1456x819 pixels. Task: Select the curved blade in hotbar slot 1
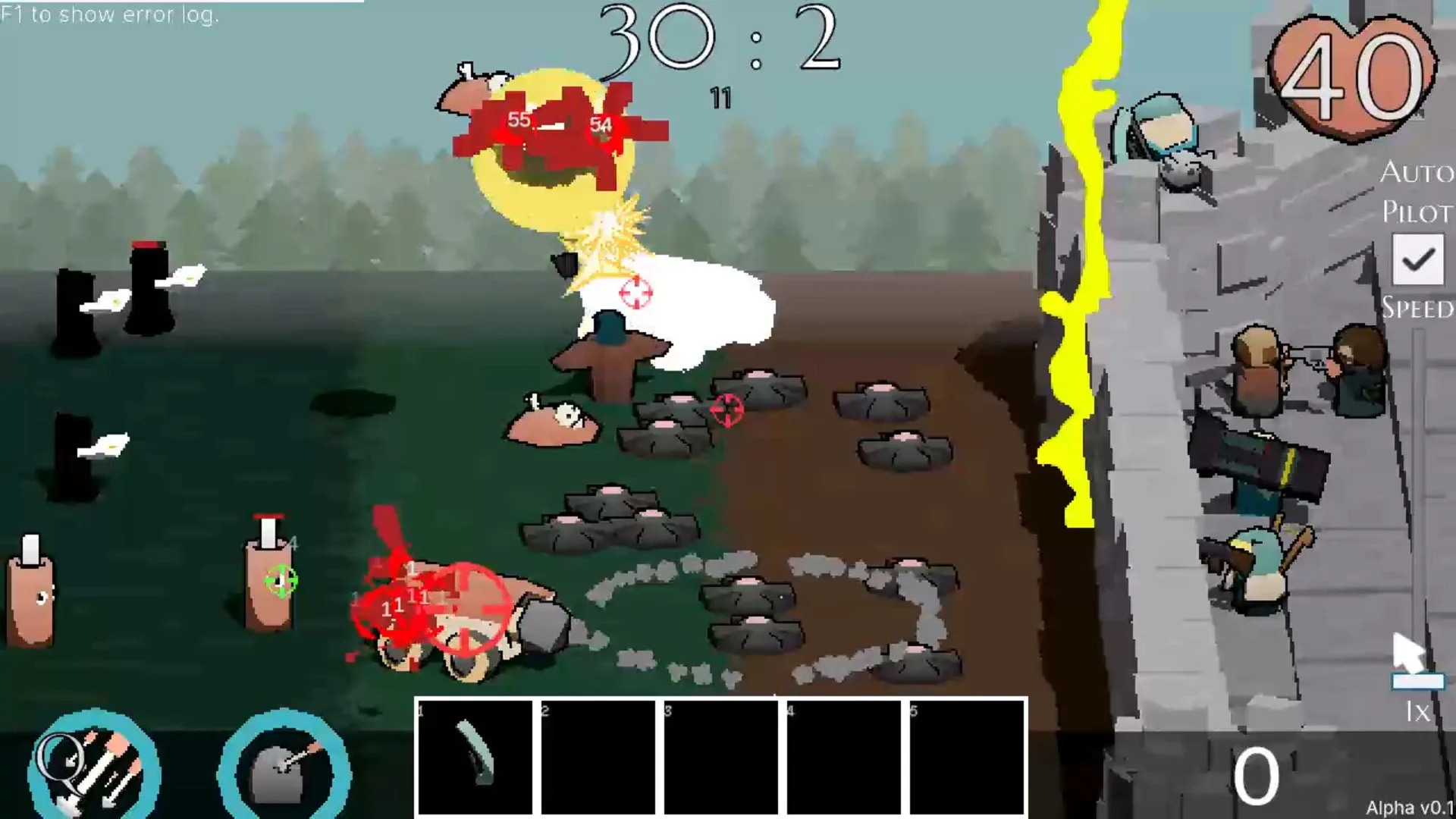click(474, 758)
